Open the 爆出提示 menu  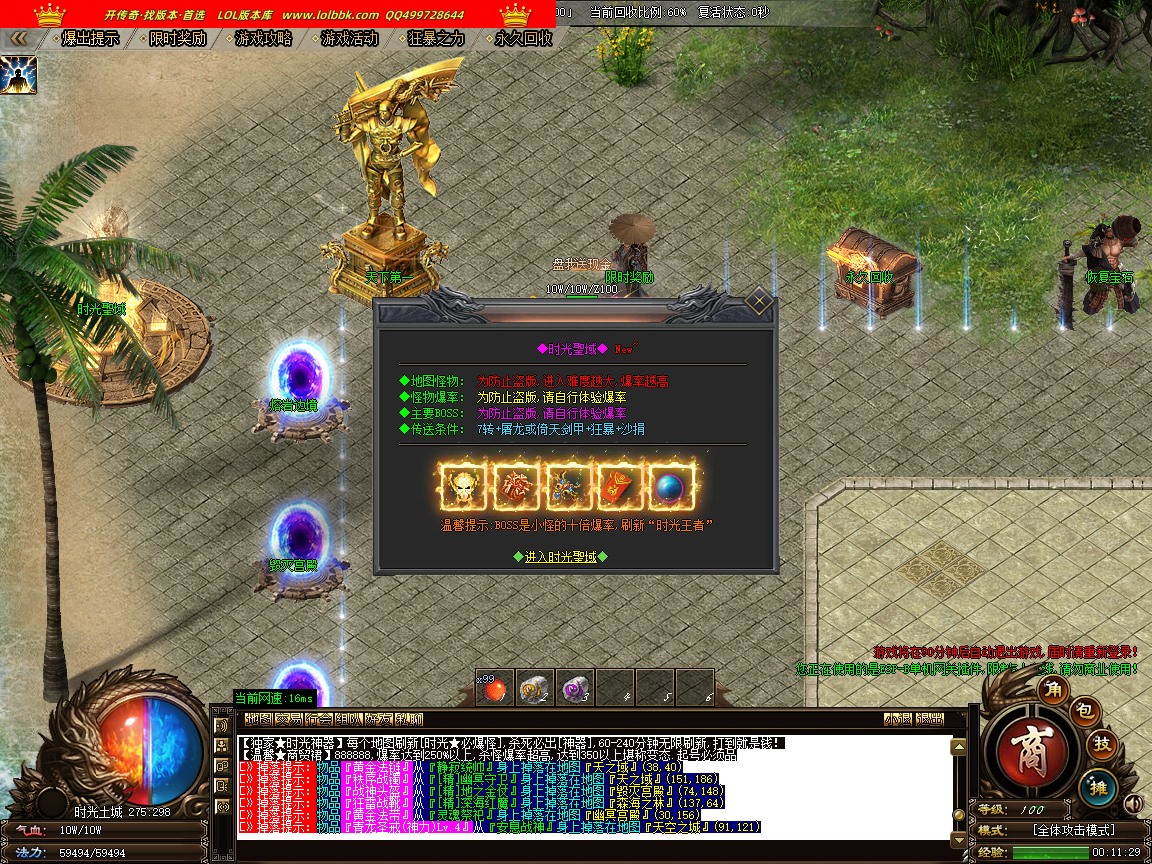coord(90,38)
